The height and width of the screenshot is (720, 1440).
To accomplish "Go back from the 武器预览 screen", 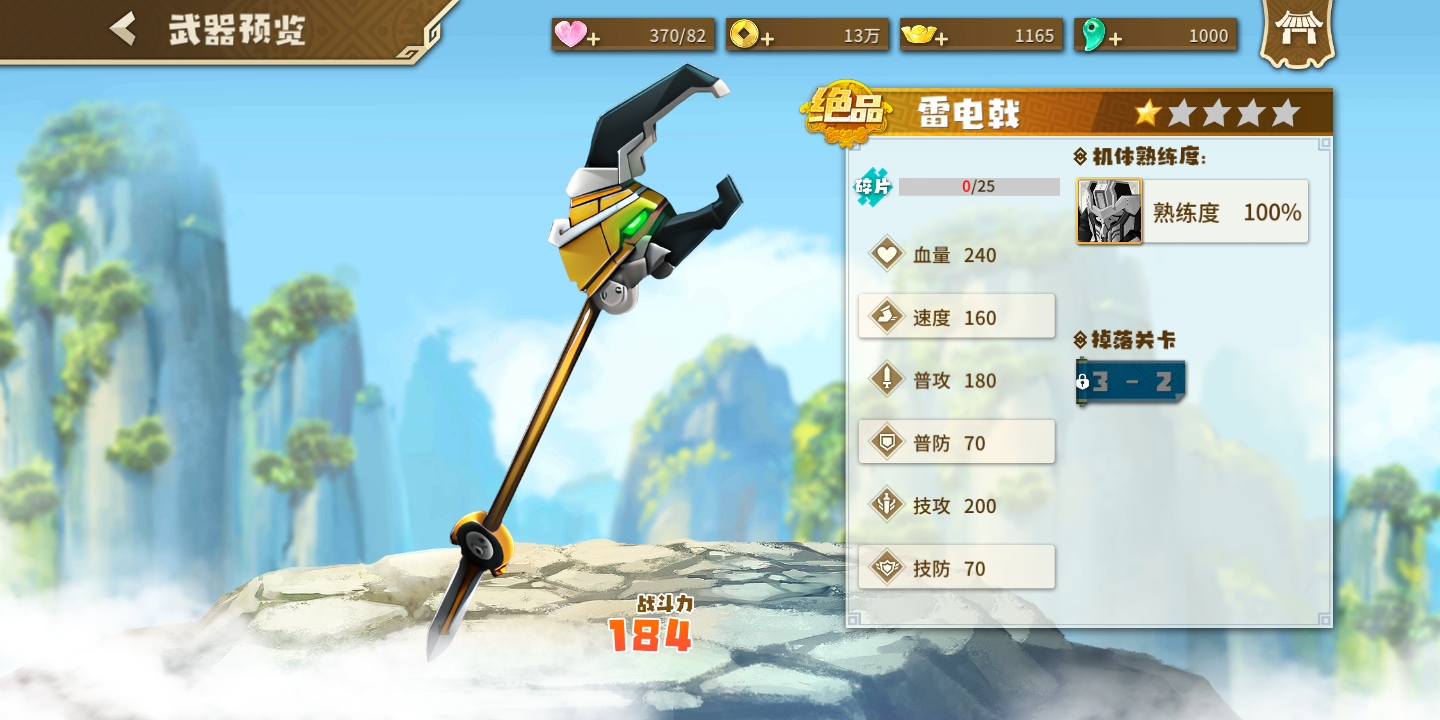I will pos(124,29).
